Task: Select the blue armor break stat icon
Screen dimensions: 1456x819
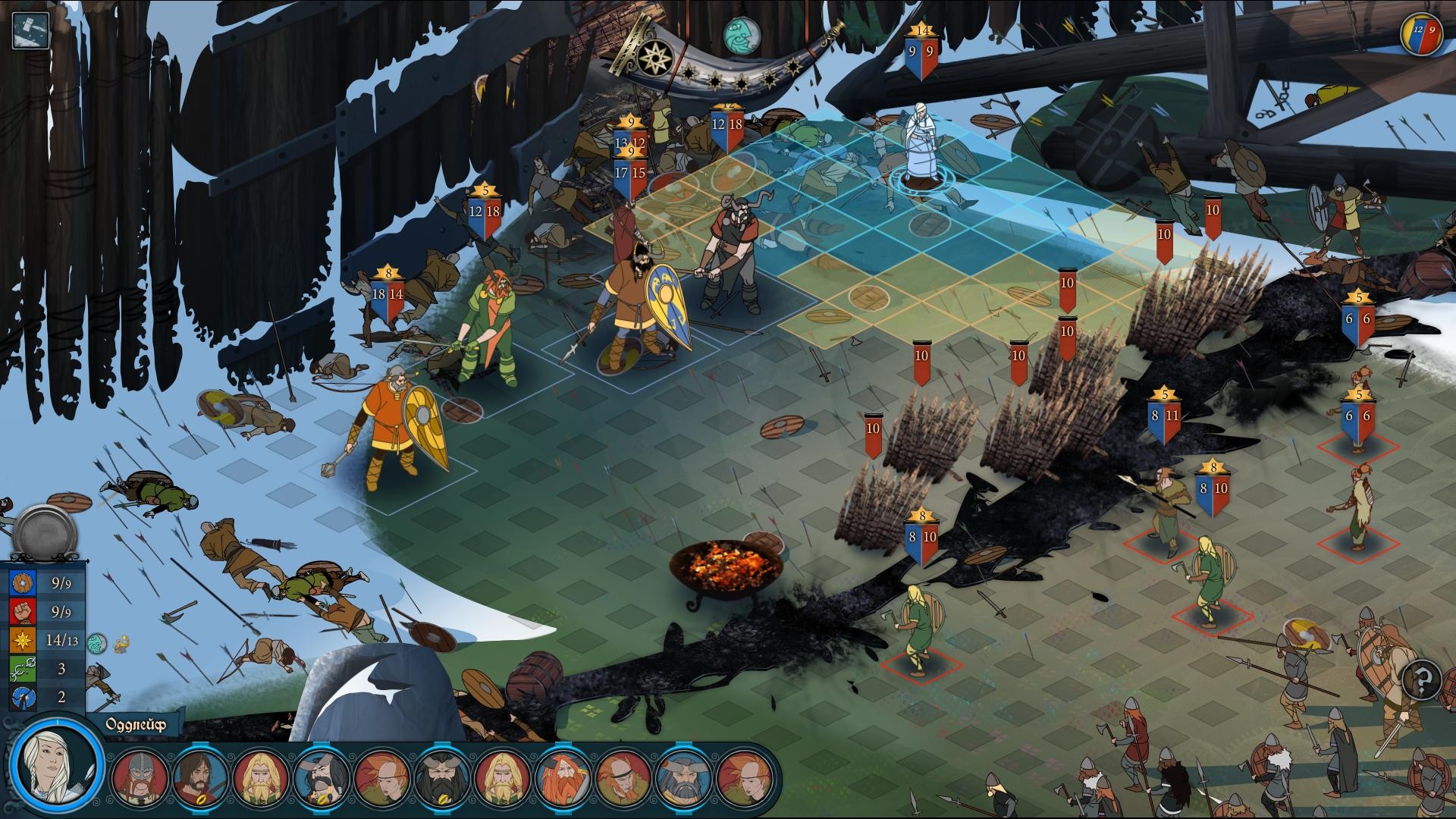Action: click(x=22, y=697)
